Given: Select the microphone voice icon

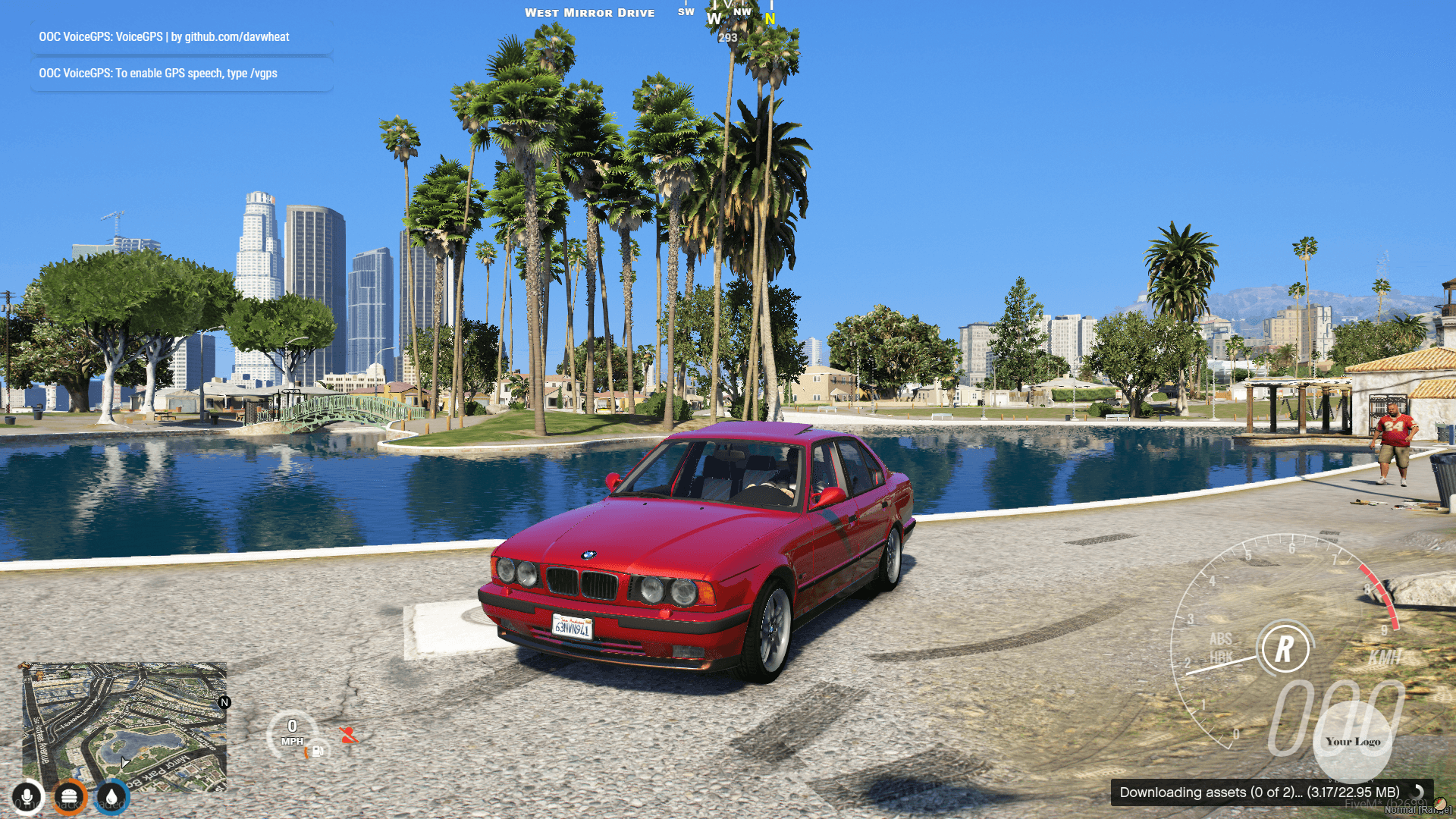Looking at the screenshot, I should pos(27,797).
